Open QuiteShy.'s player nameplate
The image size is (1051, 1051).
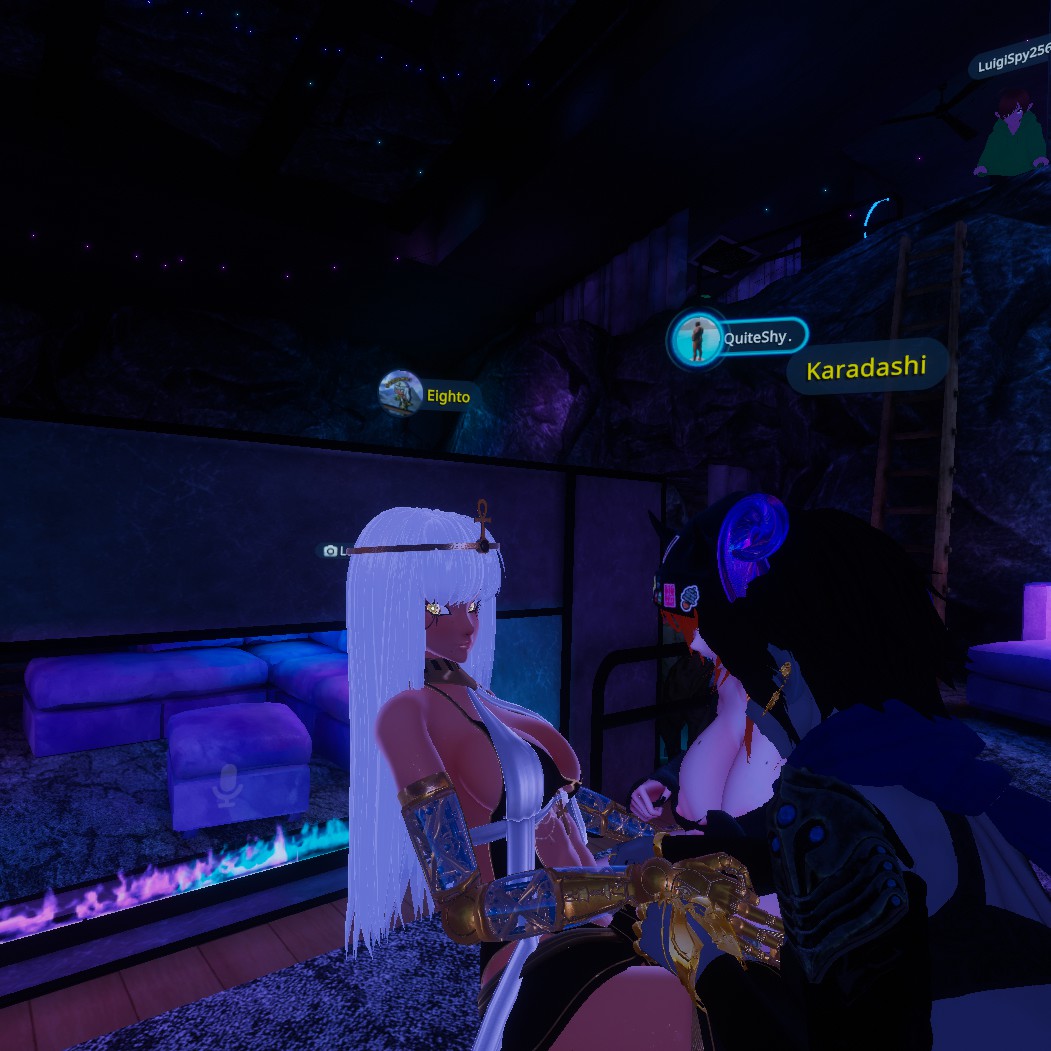click(738, 338)
